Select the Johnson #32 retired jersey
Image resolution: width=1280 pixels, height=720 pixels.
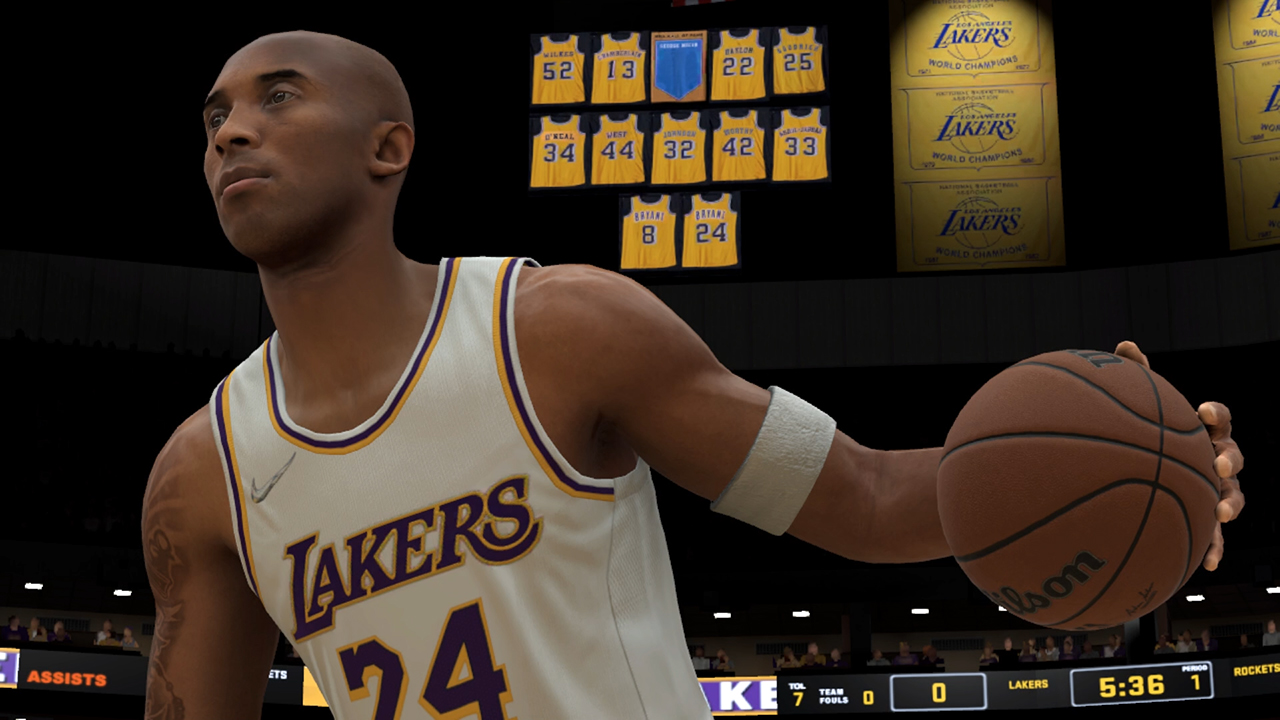tap(676, 145)
